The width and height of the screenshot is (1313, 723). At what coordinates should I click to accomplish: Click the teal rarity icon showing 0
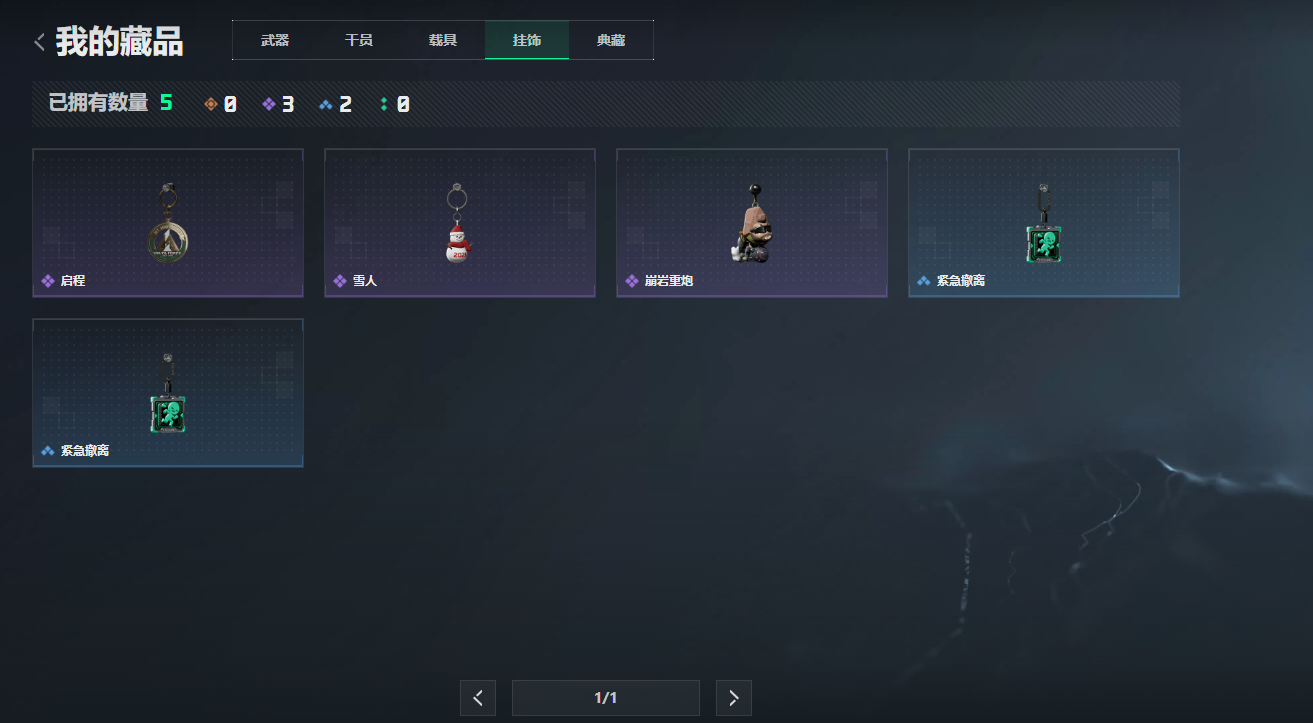point(383,103)
